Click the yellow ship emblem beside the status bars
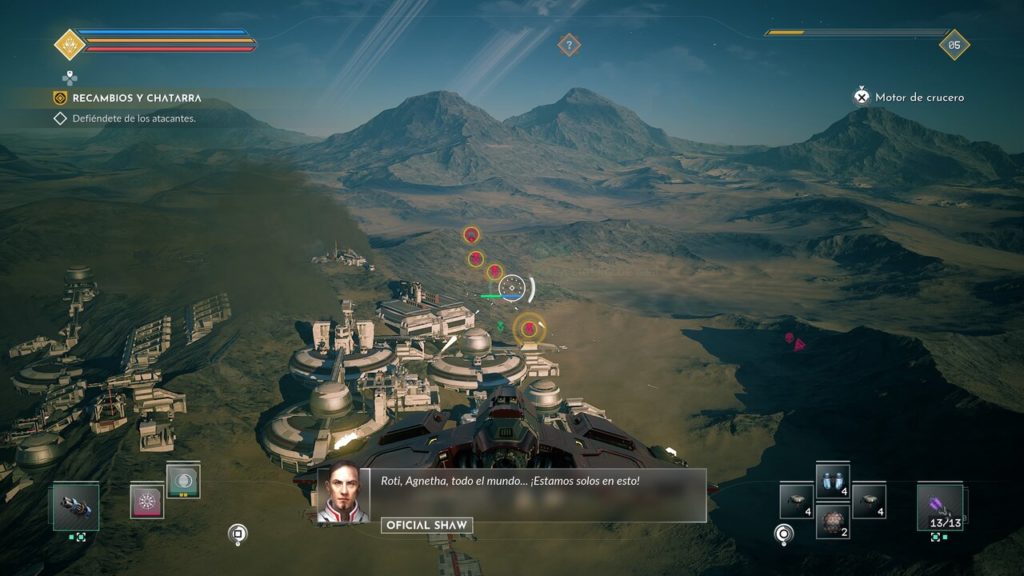This screenshot has height=576, width=1024. point(69,44)
